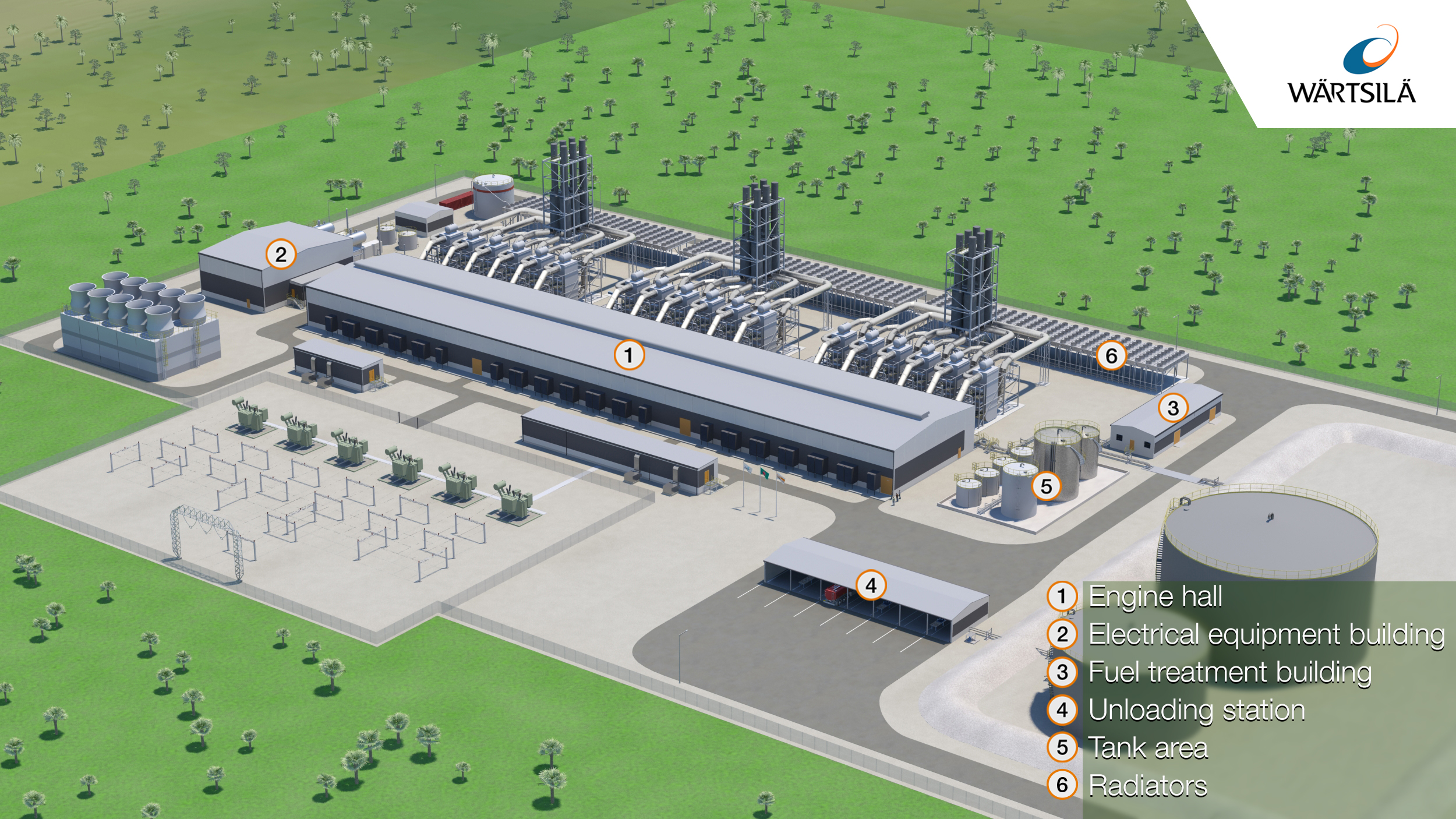
Task: Choose marker 3 on the fuel treatment building
Action: point(1173,408)
